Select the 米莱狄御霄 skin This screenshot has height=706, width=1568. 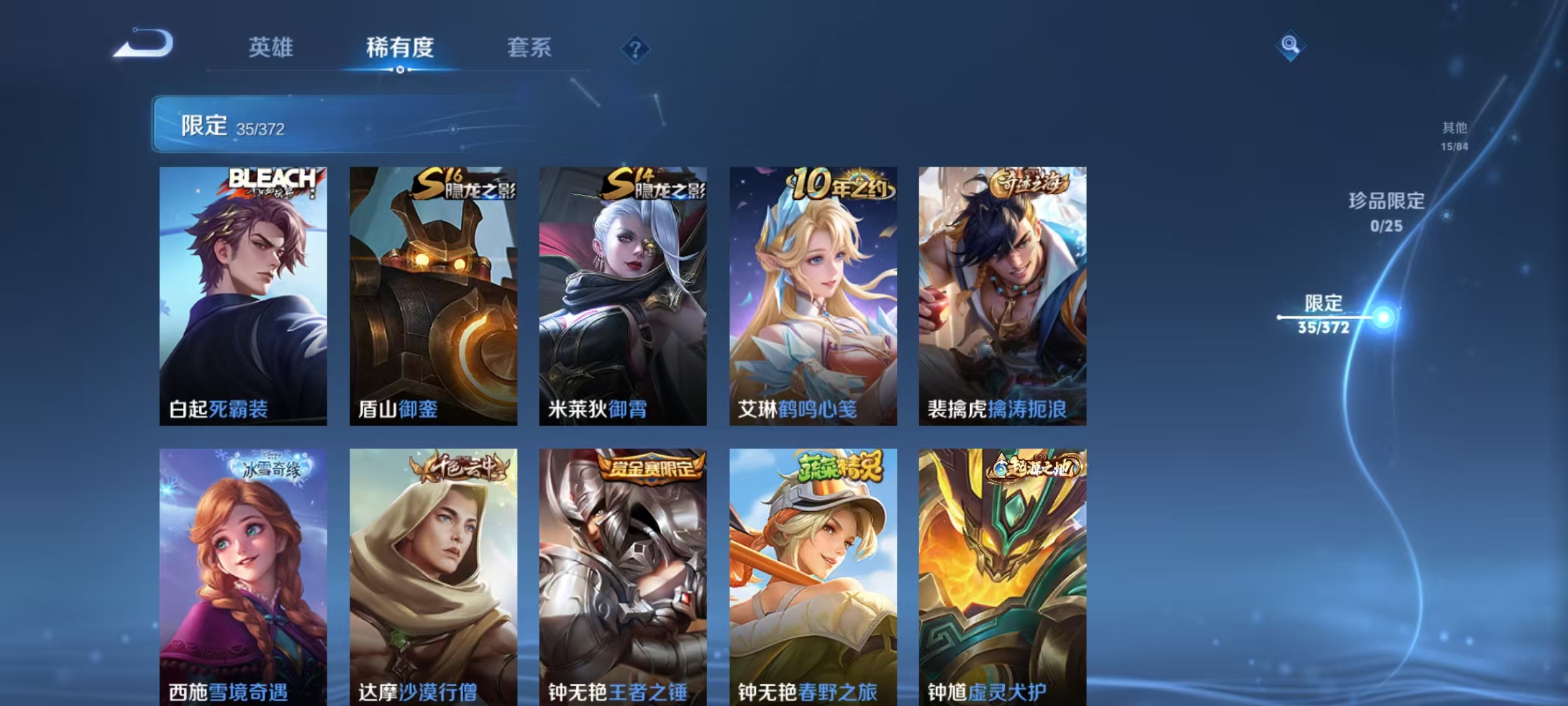[x=624, y=294]
